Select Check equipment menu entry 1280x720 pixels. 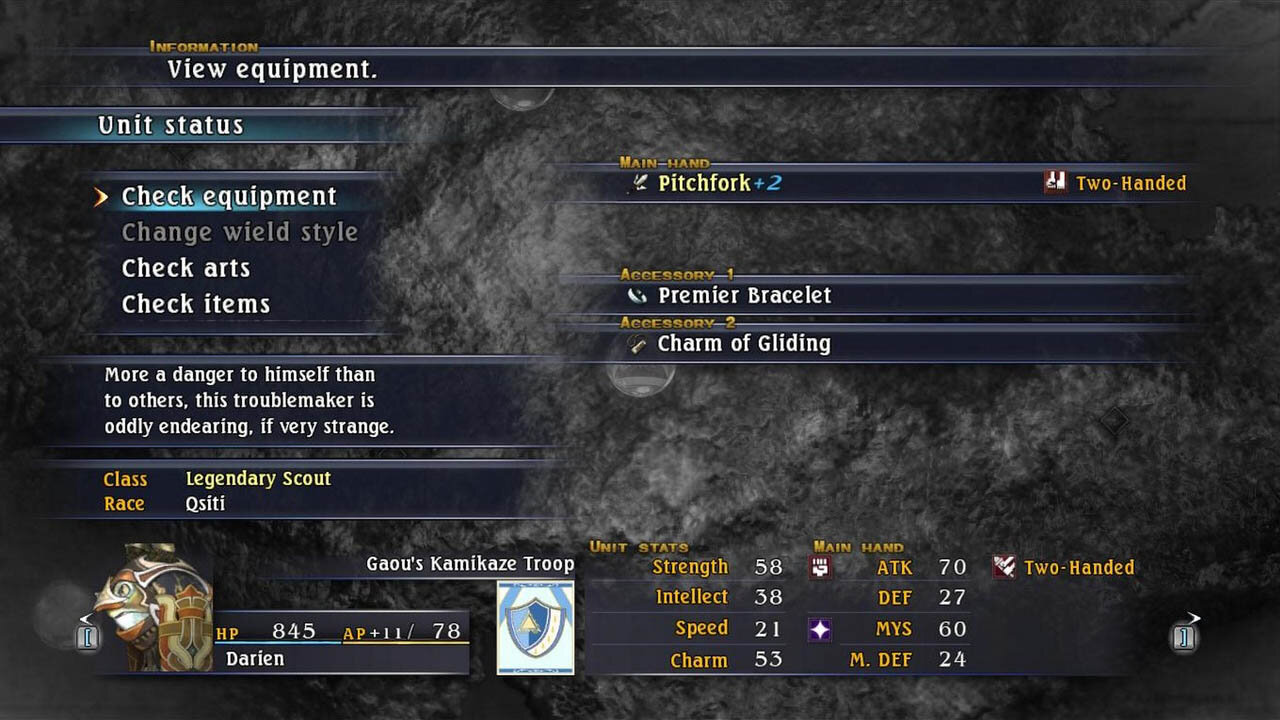(x=229, y=197)
